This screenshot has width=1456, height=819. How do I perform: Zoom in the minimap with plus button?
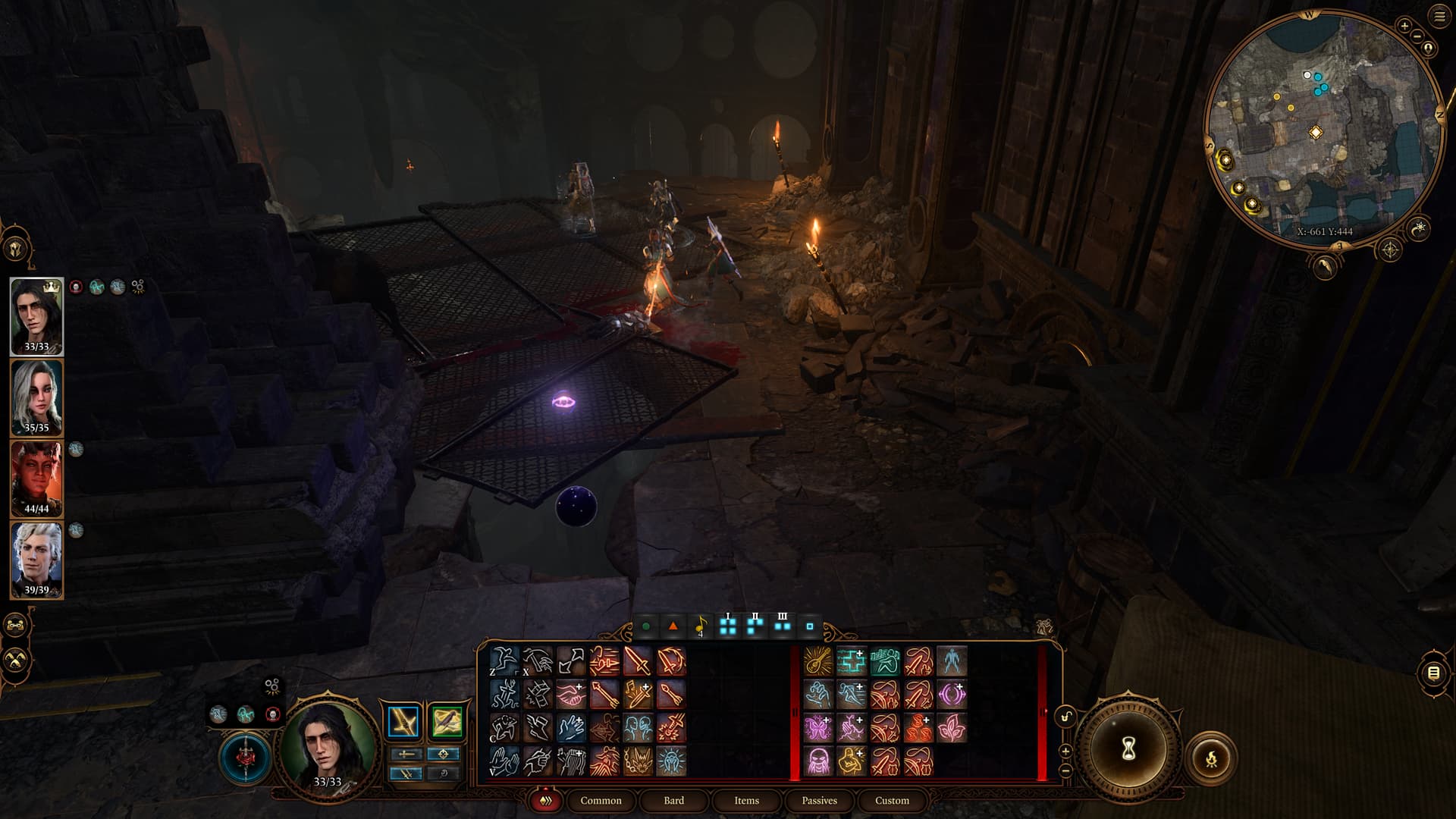tap(1404, 26)
